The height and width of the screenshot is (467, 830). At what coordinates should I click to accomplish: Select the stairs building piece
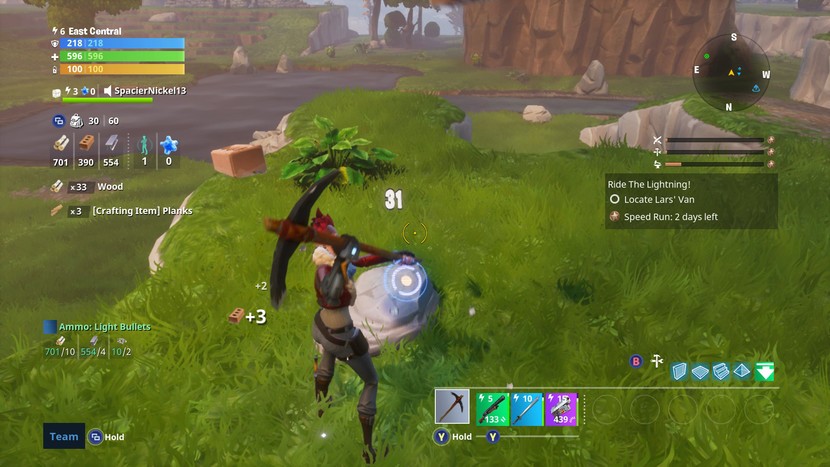point(722,371)
